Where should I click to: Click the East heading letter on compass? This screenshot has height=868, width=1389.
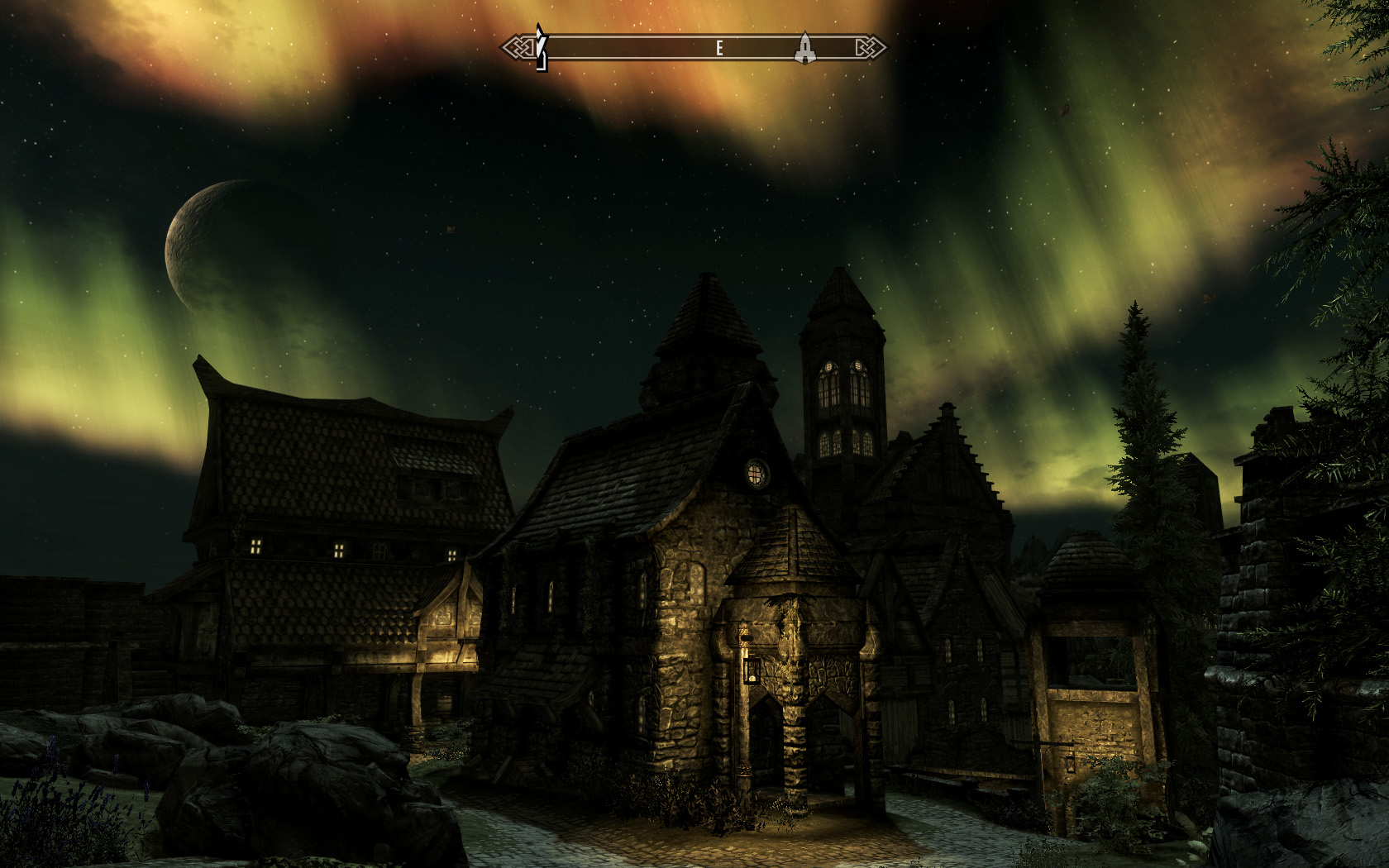pos(719,49)
